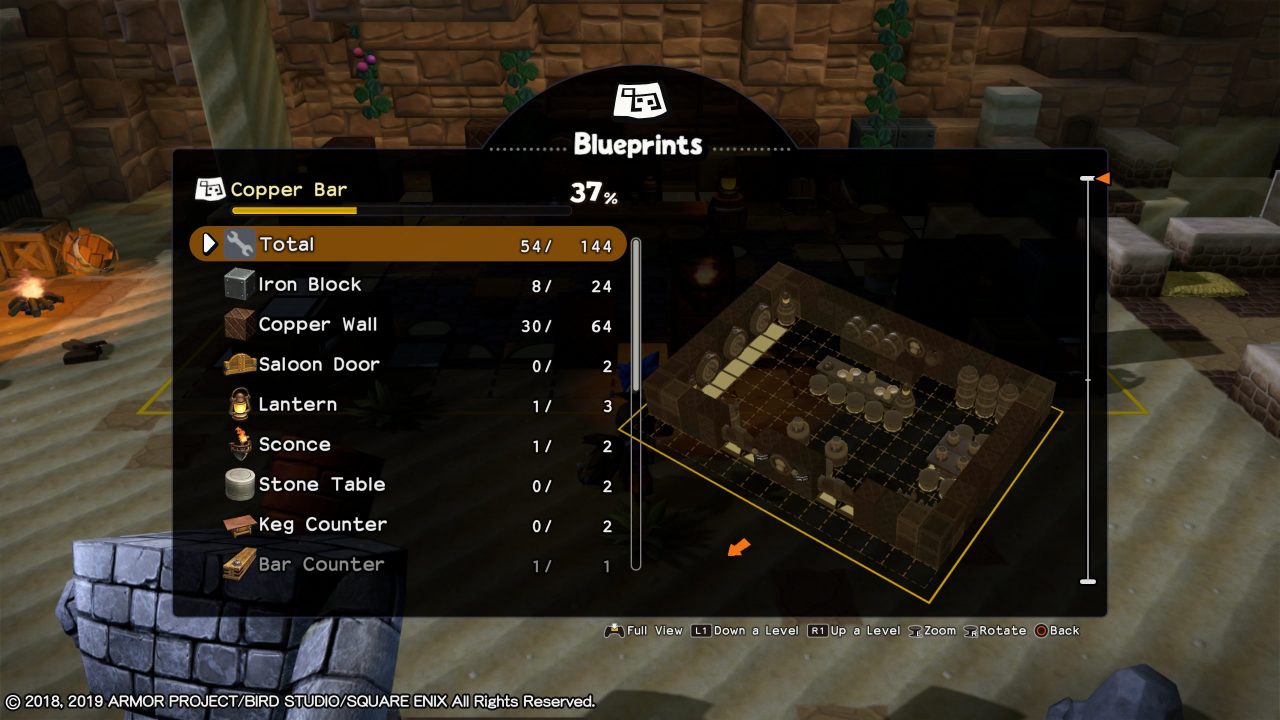Click the materials list scrollbar

click(636, 400)
